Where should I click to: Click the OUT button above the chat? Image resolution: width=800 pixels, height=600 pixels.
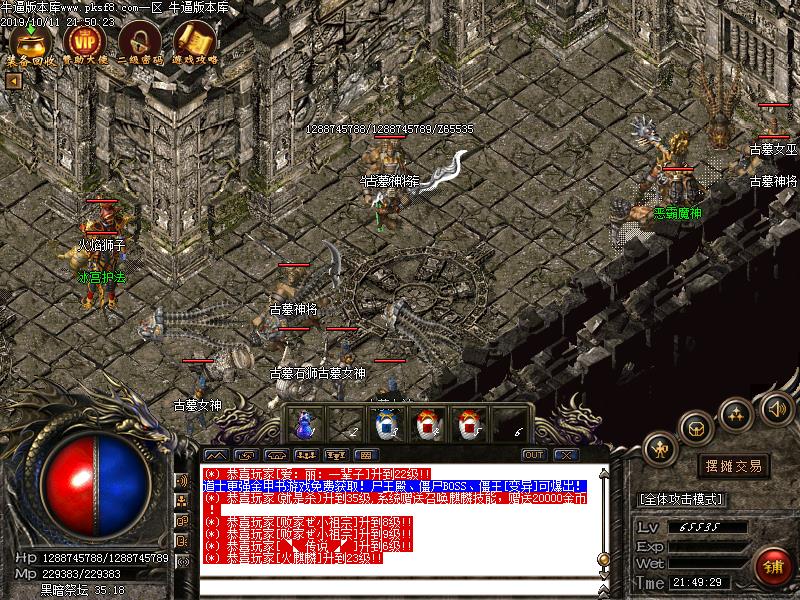point(534,455)
